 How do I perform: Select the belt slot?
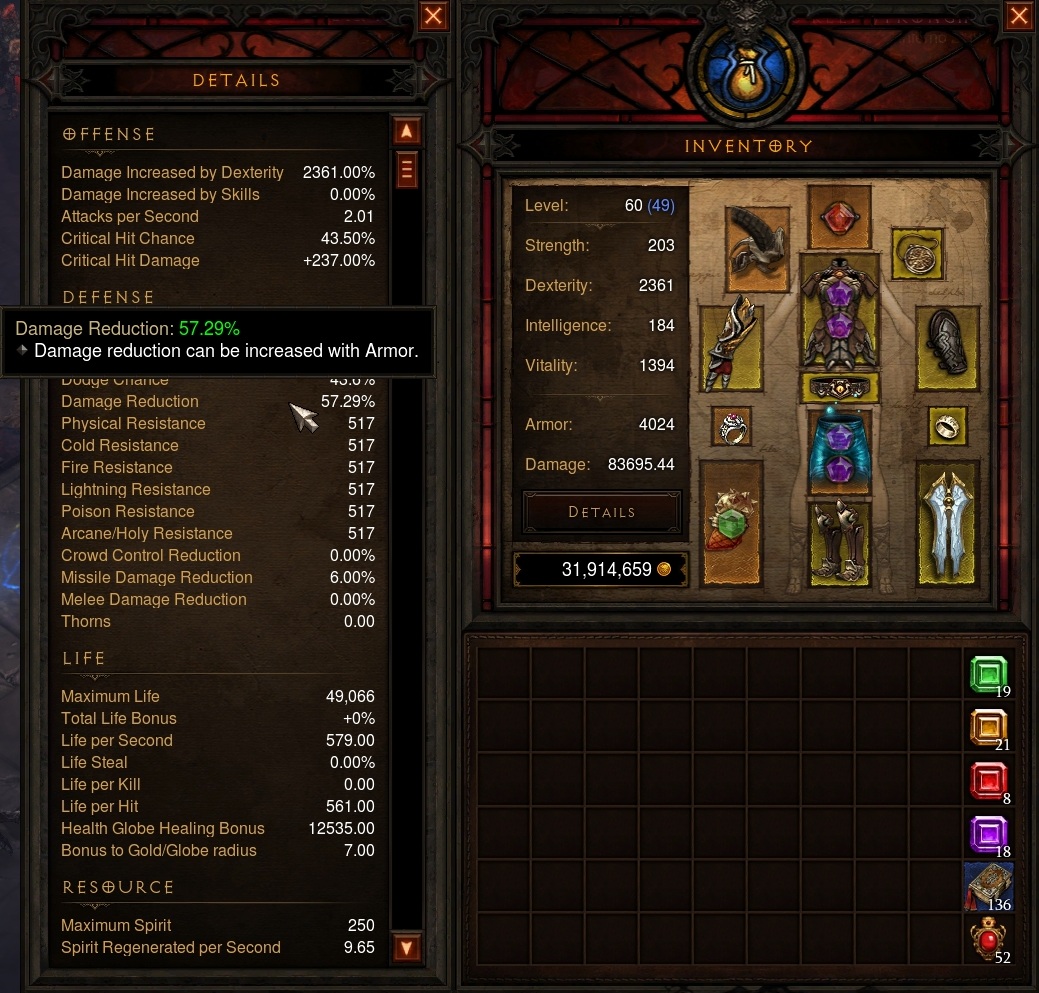[839, 389]
